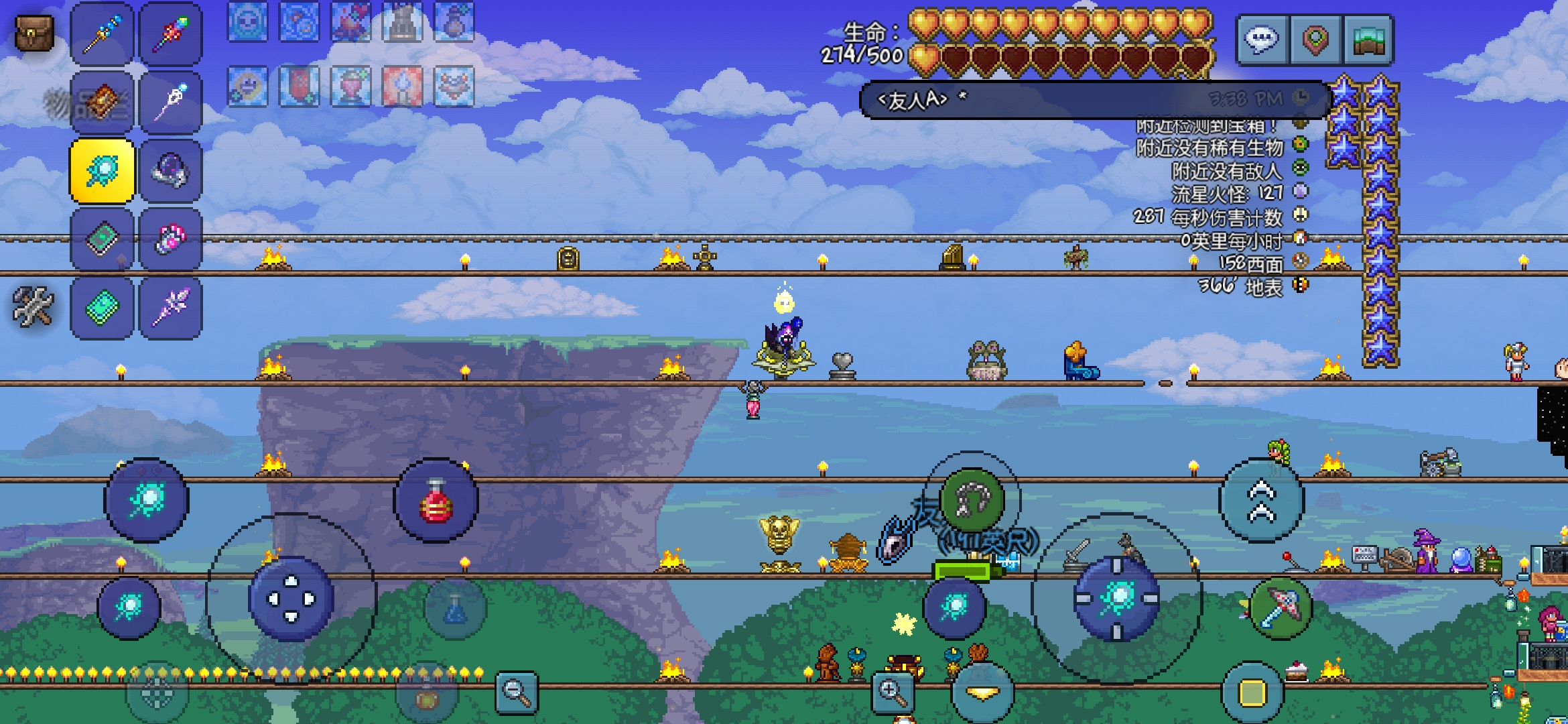Zoom out with the minus magnifier
This screenshot has height=724, width=1568.
tap(517, 692)
